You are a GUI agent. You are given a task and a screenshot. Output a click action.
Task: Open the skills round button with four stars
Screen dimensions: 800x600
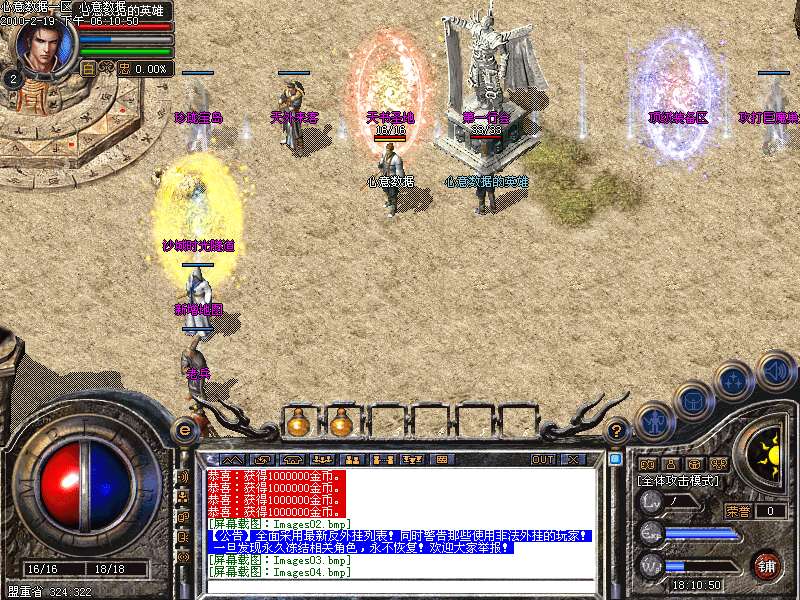pos(735,380)
